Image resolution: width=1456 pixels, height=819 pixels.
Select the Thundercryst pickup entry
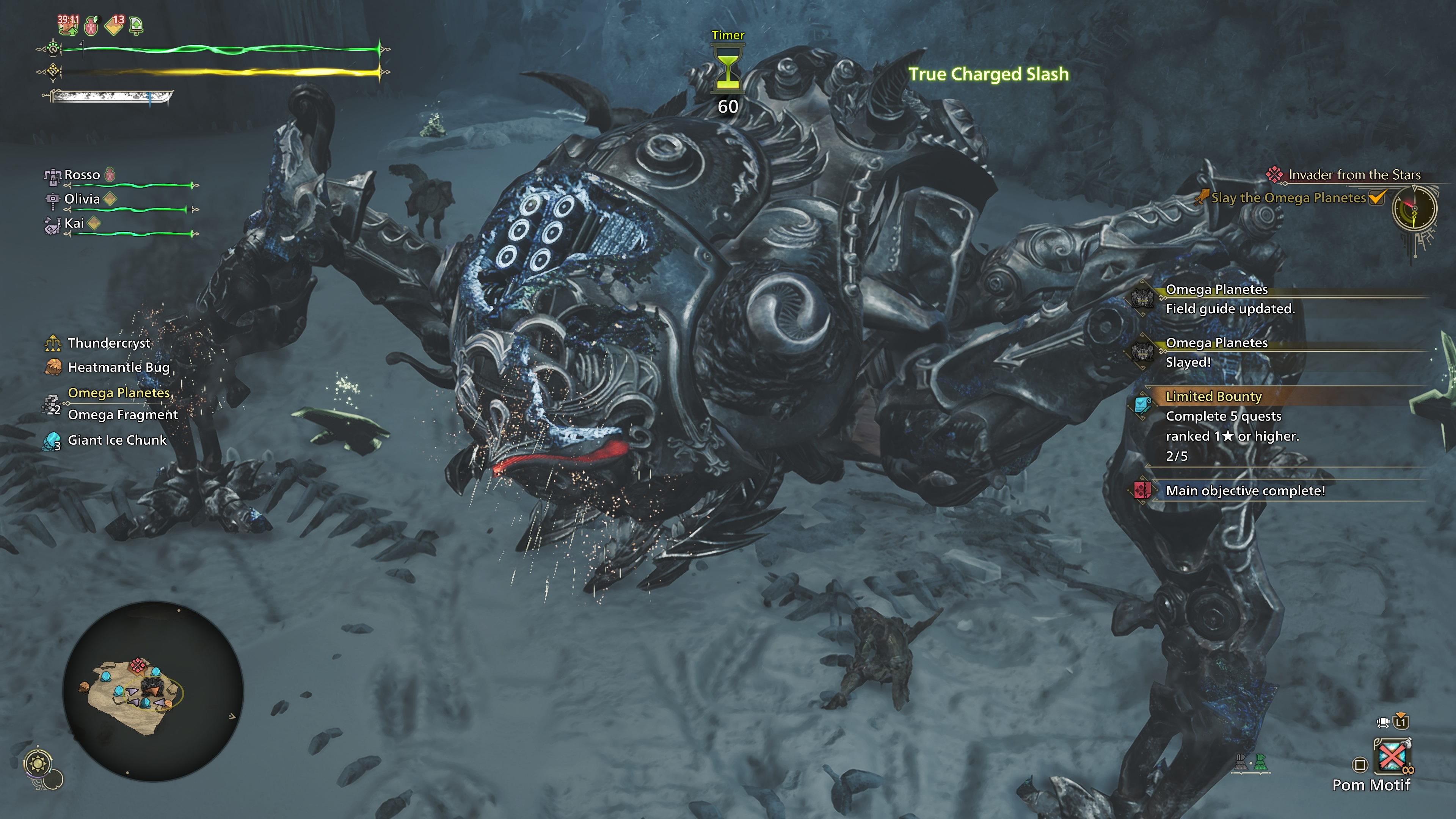tap(109, 343)
